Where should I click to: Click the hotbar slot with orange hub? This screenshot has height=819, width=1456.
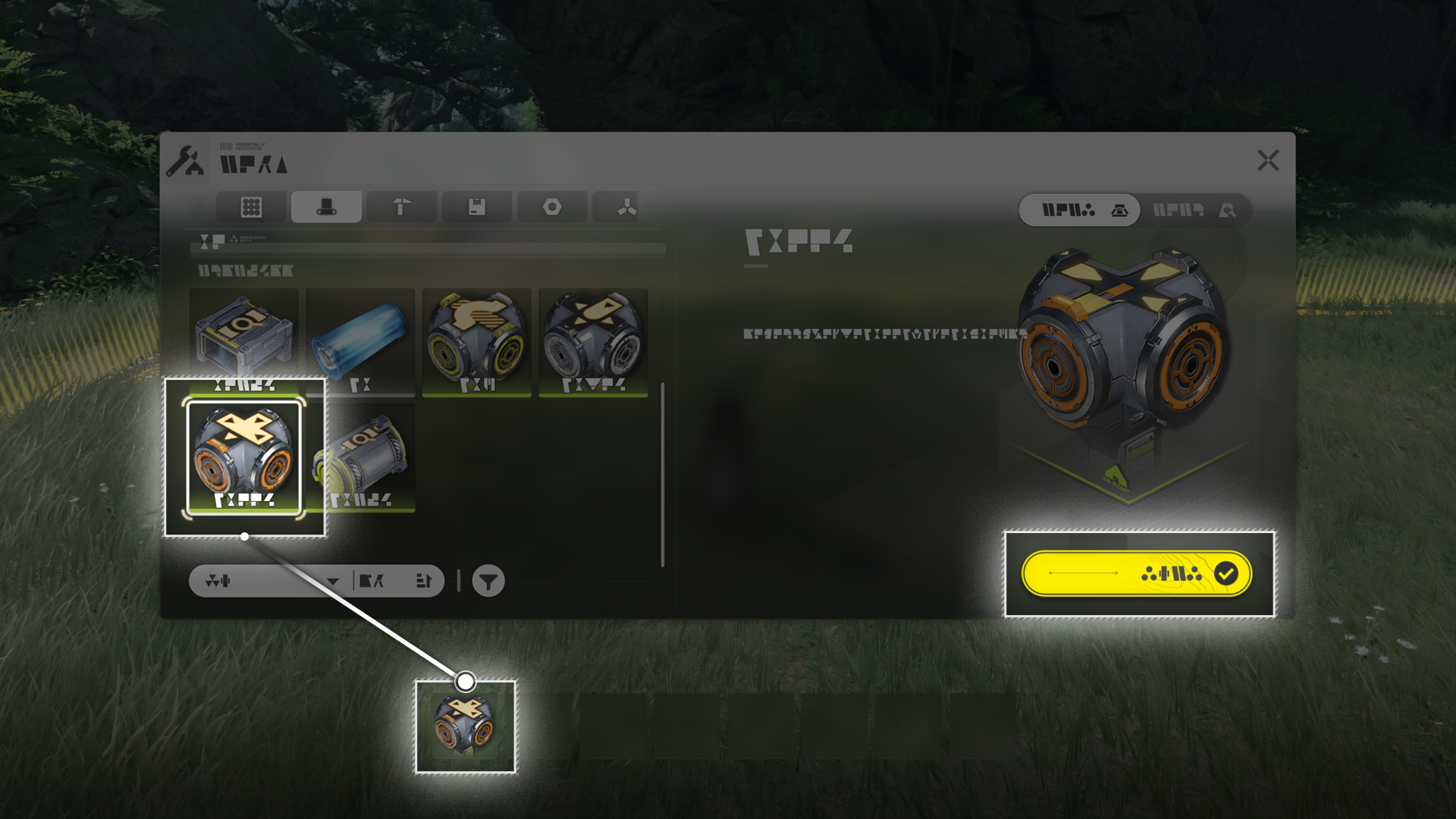coord(465,726)
